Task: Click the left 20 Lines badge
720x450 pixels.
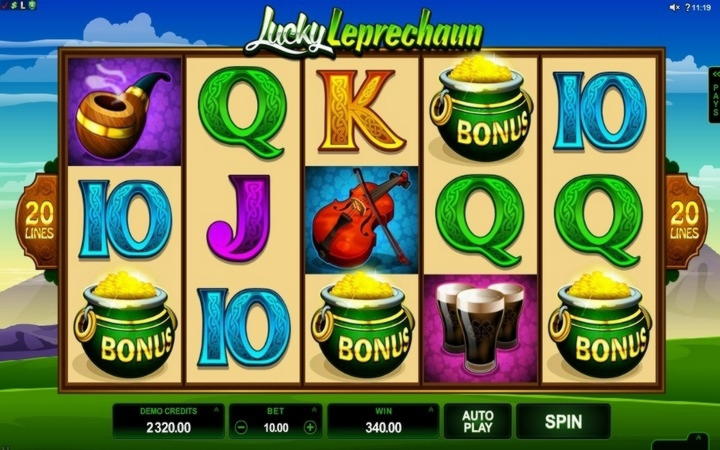Action: pyautogui.click(x=40, y=221)
